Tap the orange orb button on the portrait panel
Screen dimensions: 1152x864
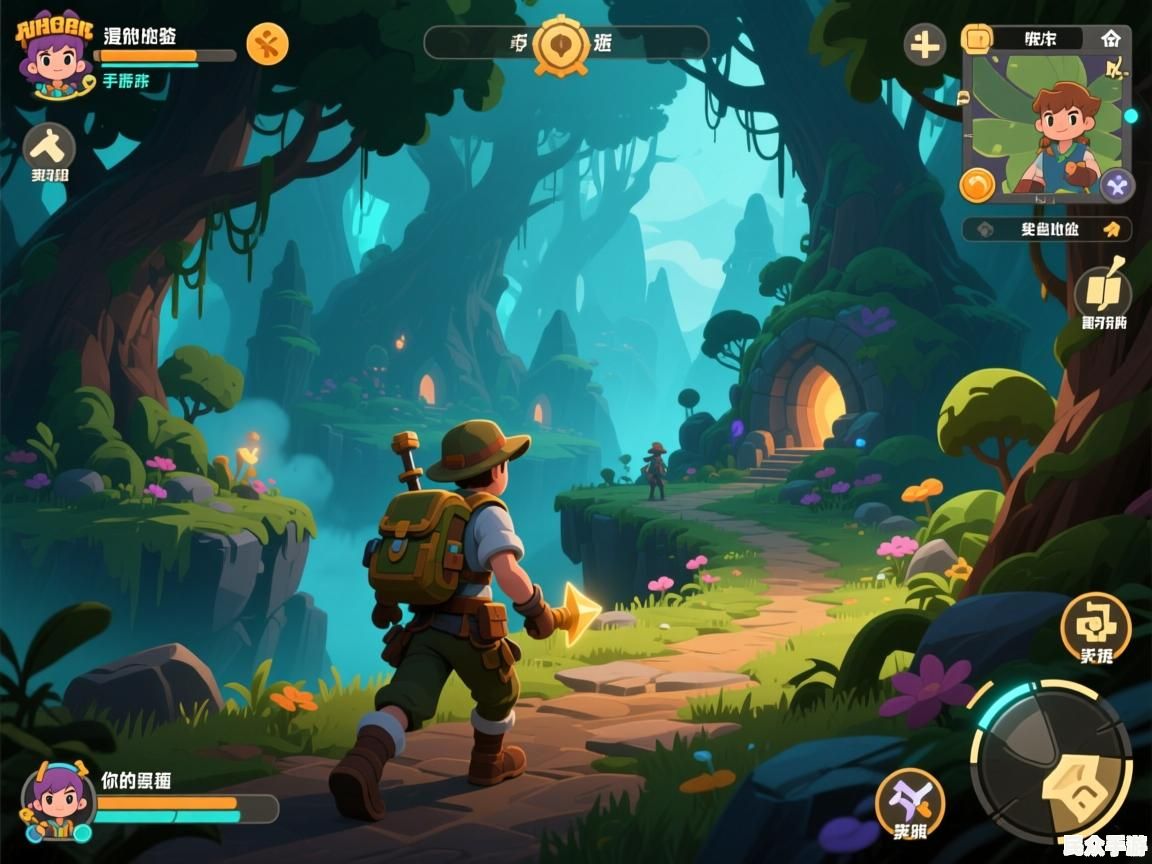(x=977, y=185)
